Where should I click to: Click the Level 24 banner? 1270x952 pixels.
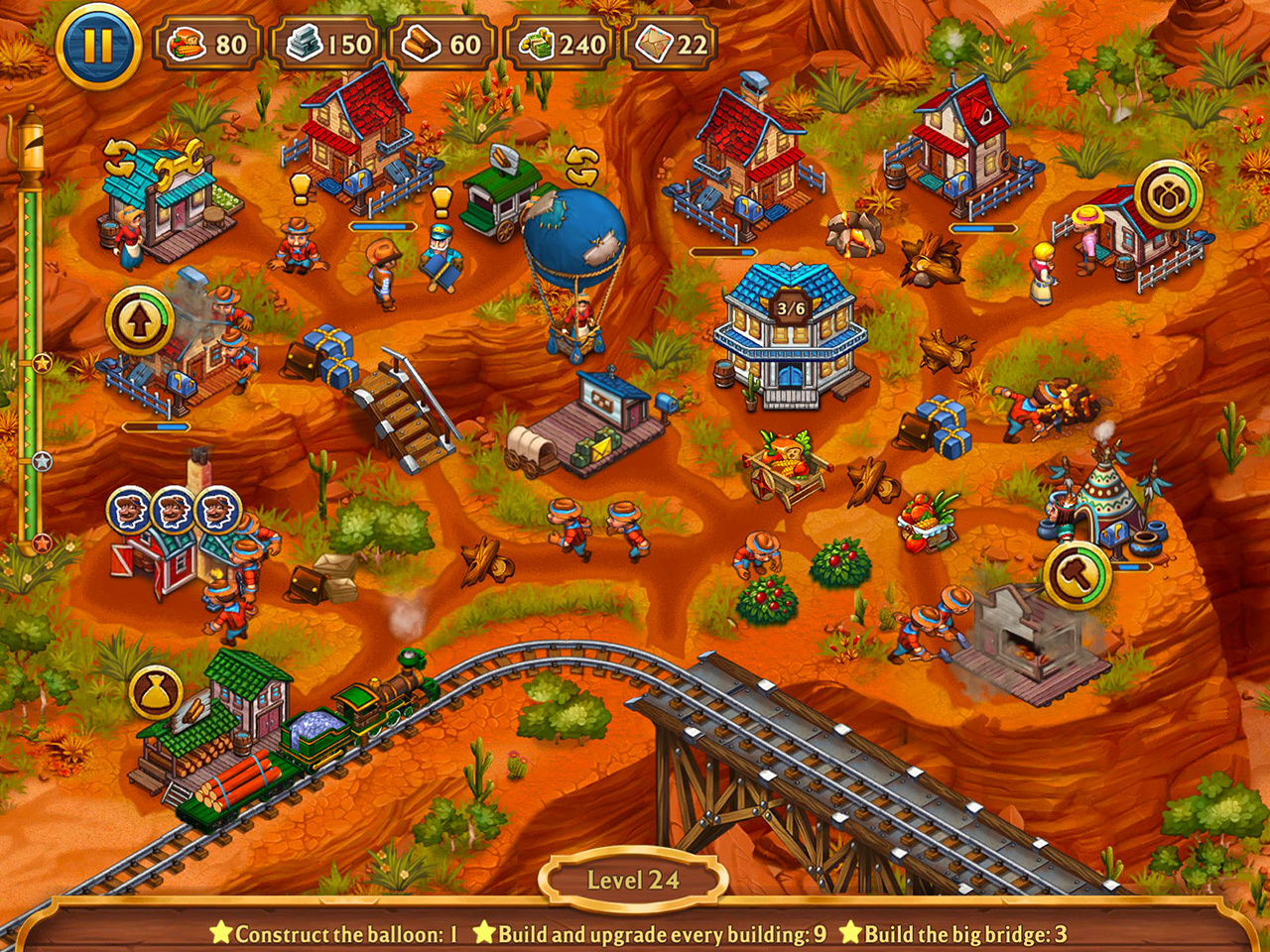pos(635,877)
